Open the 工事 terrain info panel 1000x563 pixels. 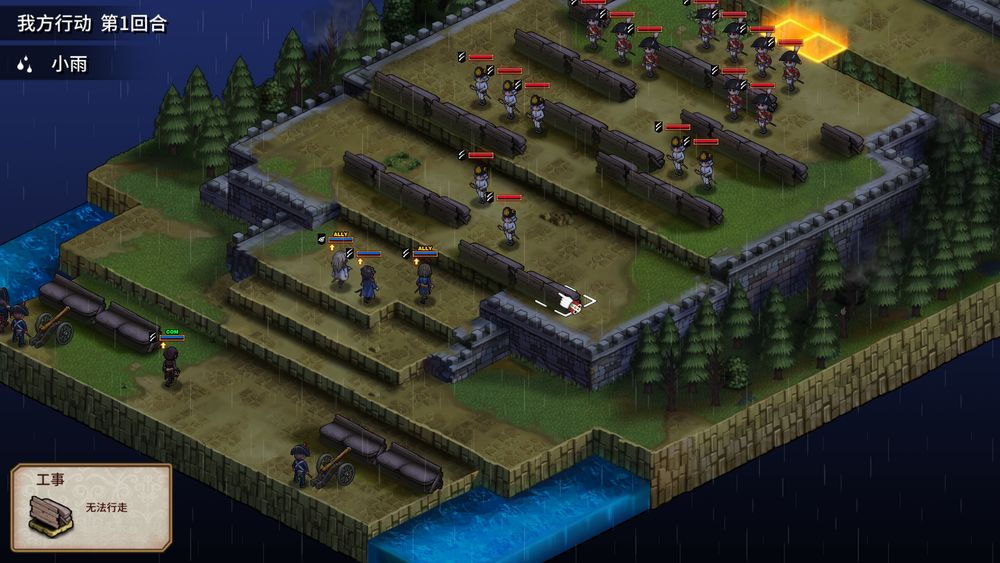[91, 508]
